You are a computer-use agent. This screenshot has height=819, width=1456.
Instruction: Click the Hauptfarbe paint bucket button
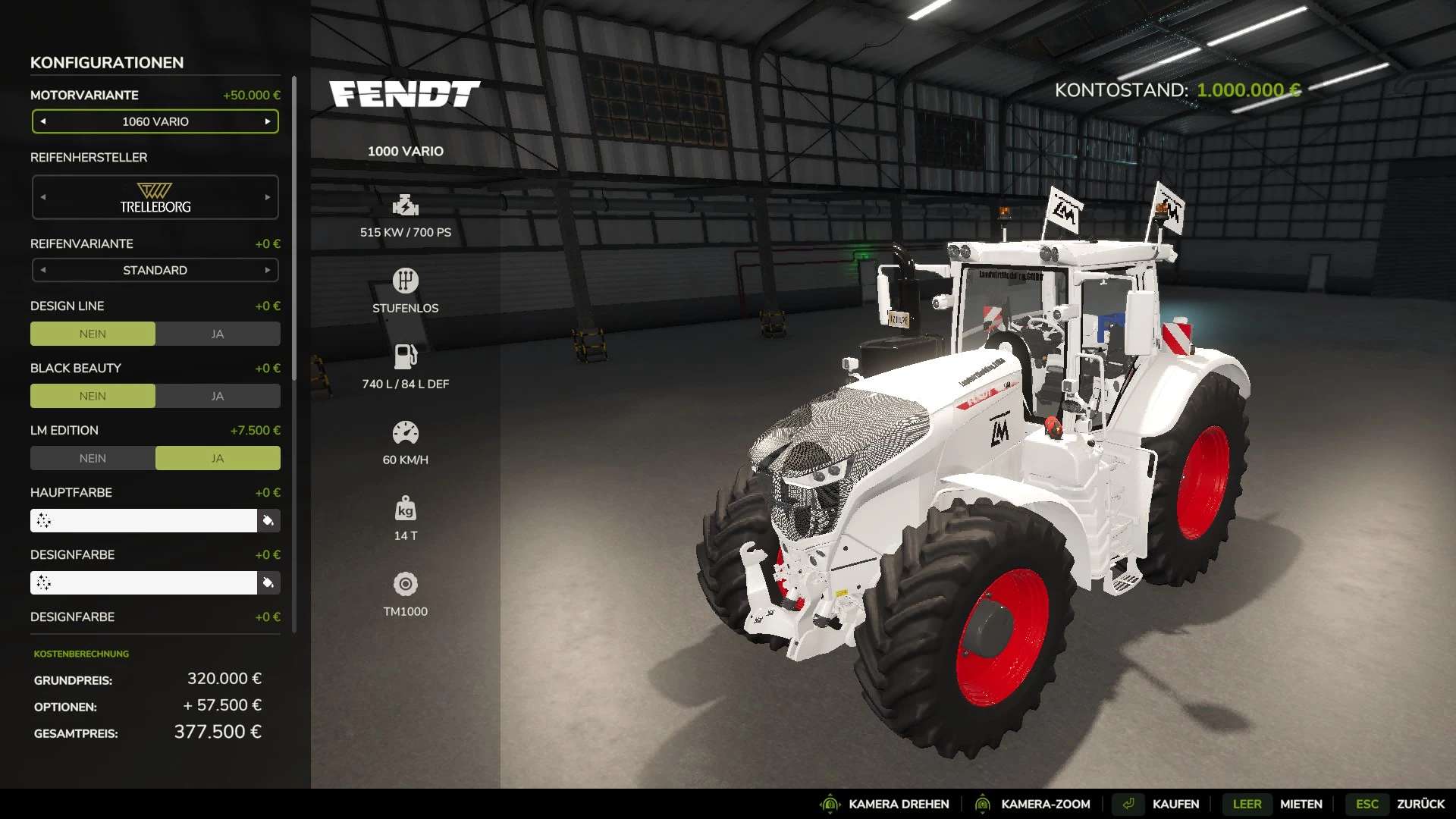pyautogui.click(x=268, y=520)
